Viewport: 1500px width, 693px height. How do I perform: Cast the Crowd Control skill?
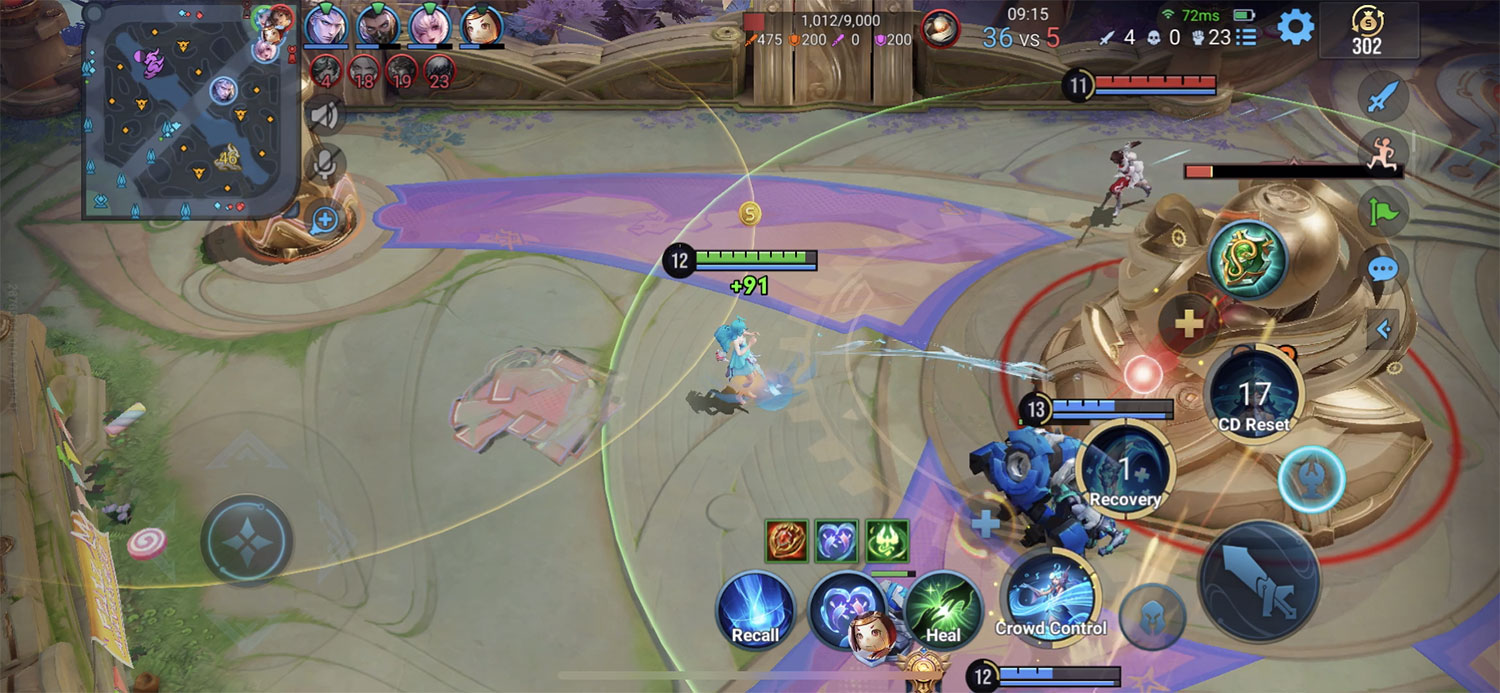click(x=1050, y=597)
